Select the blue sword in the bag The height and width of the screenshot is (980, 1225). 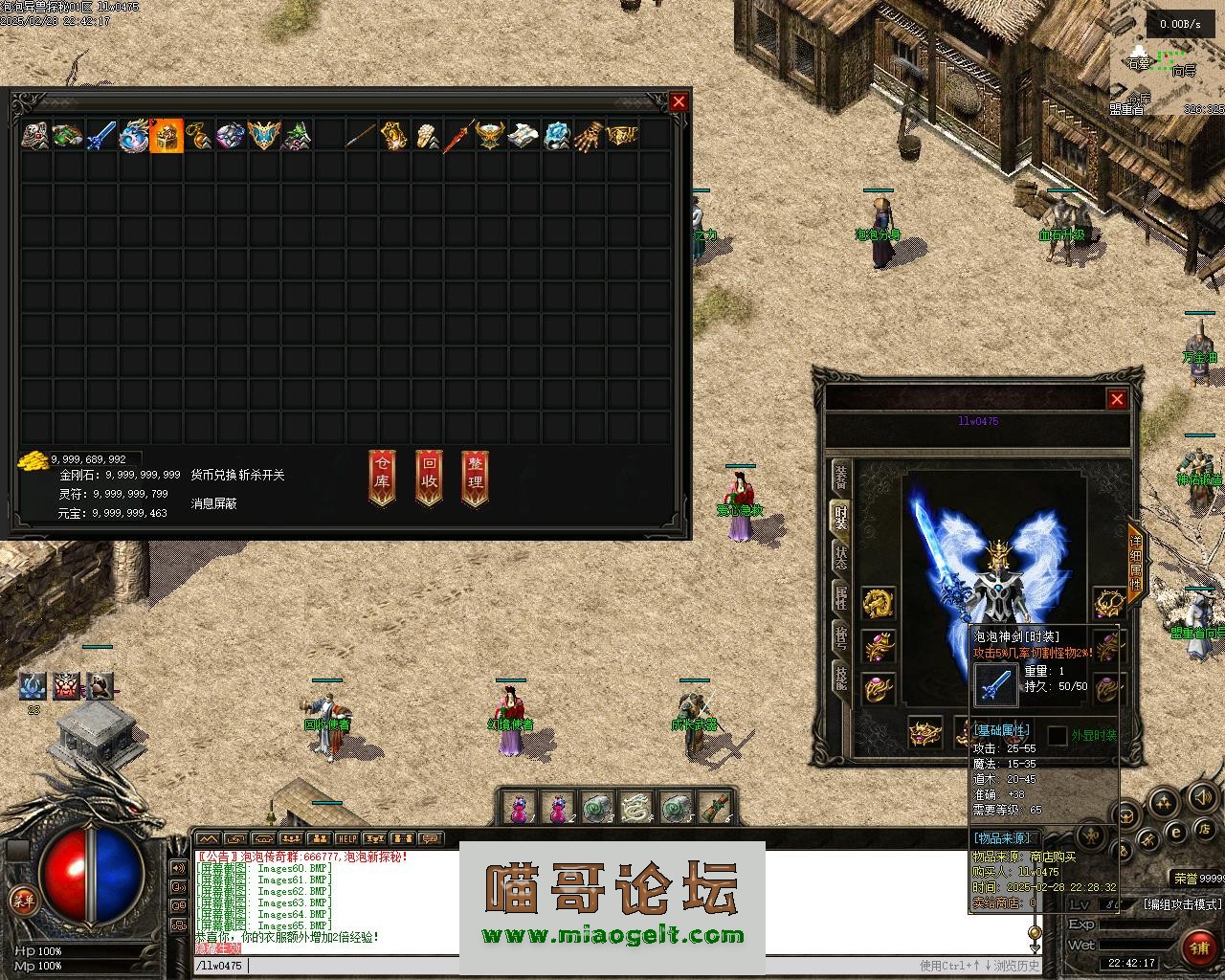point(101,136)
